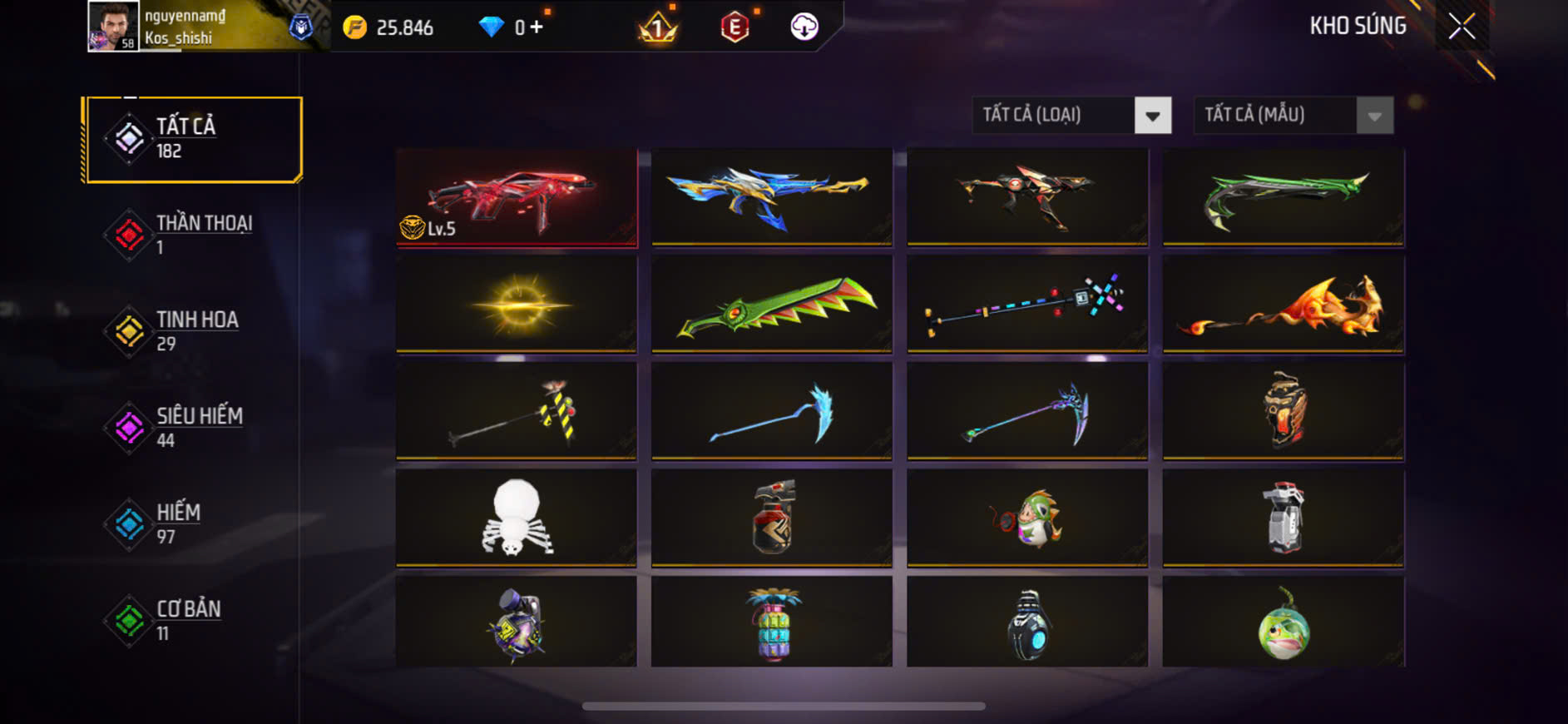Image resolution: width=1568 pixels, height=724 pixels.
Task: Show the Siêu Hiếm skins tab
Action: click(x=193, y=428)
